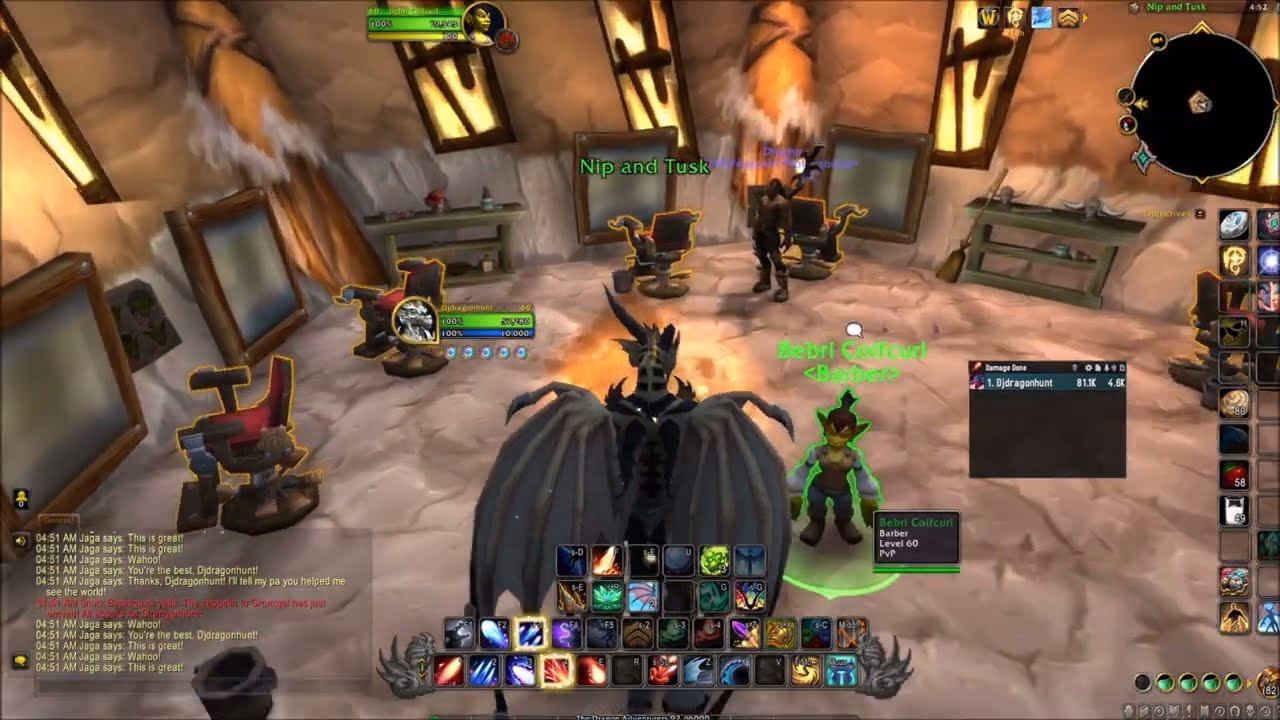Open the game menu icon on the micro bar
1280x720 pixels.
coord(1265,710)
